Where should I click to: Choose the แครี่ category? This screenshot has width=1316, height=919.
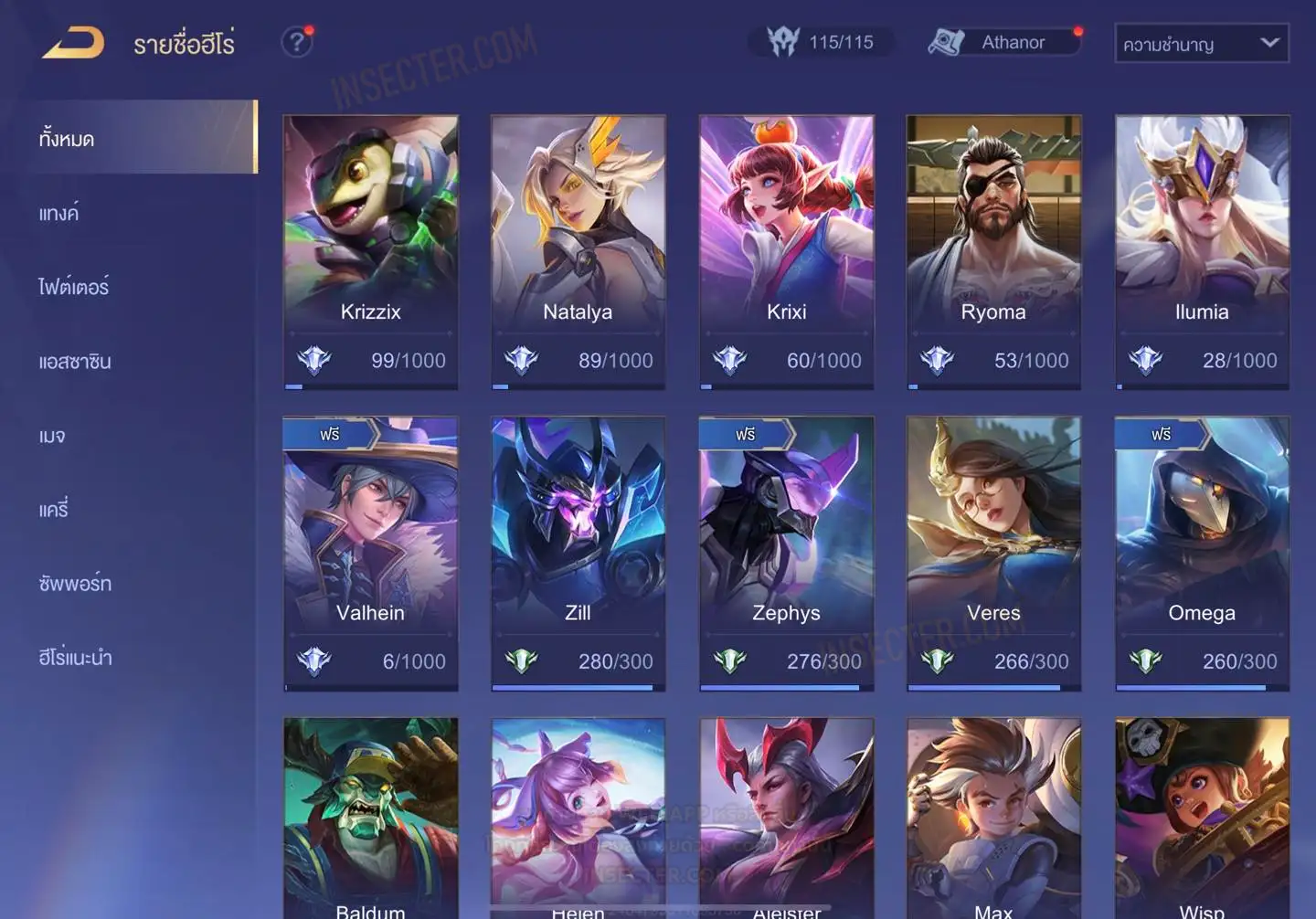54,510
